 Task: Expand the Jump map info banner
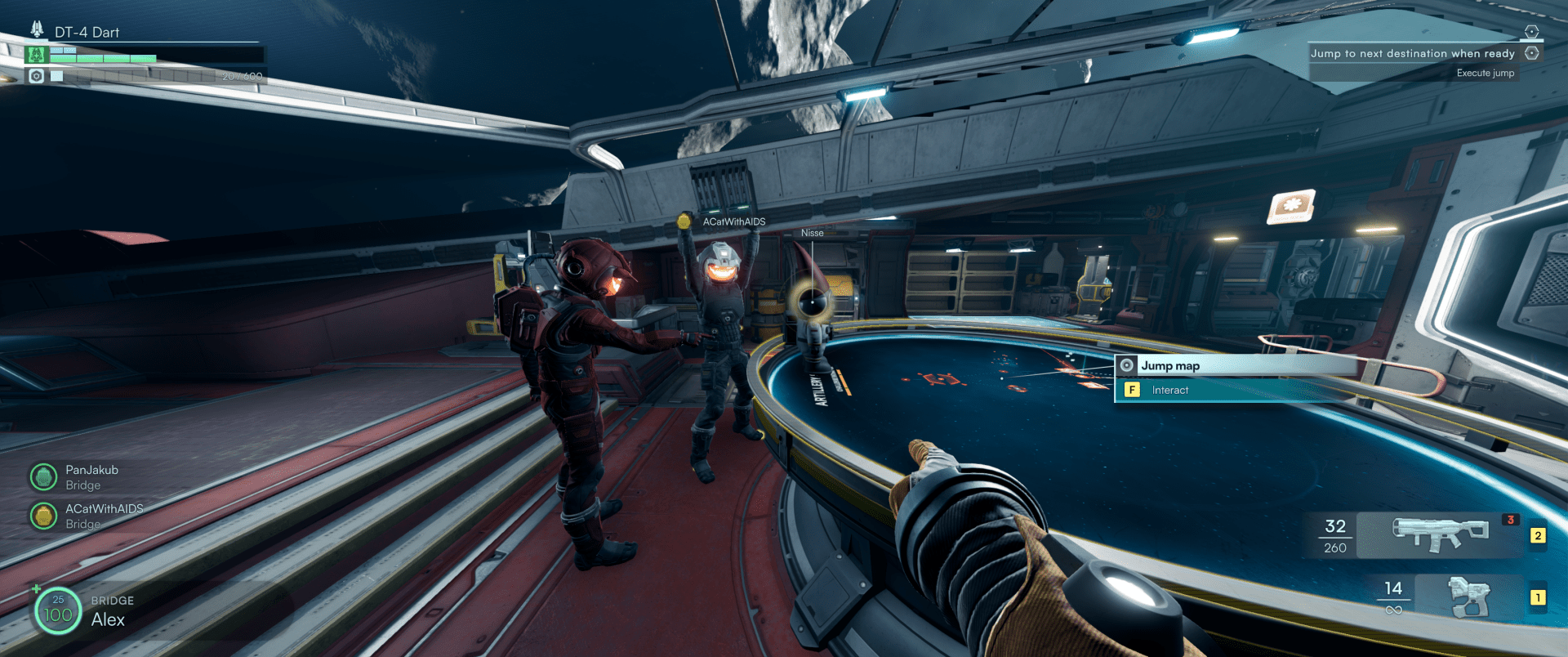tap(1223, 365)
